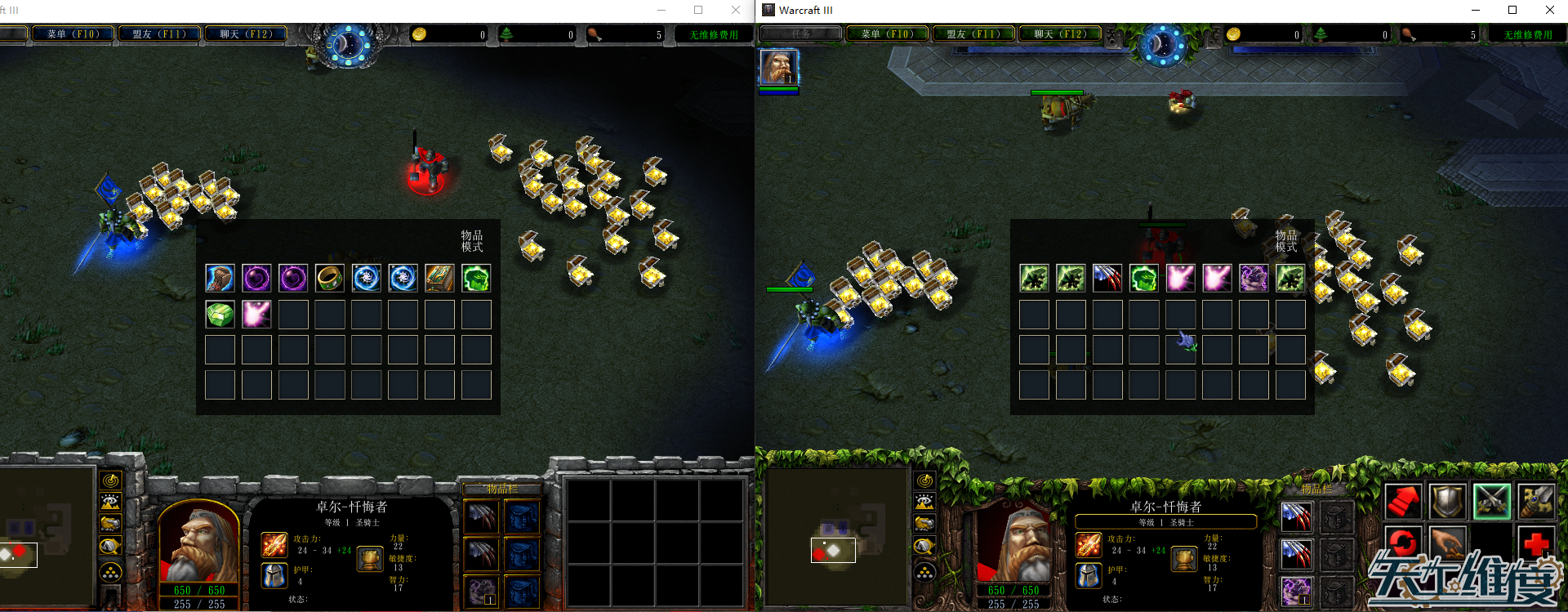
Task: Use the hand dropping pouch command
Action: (1446, 542)
